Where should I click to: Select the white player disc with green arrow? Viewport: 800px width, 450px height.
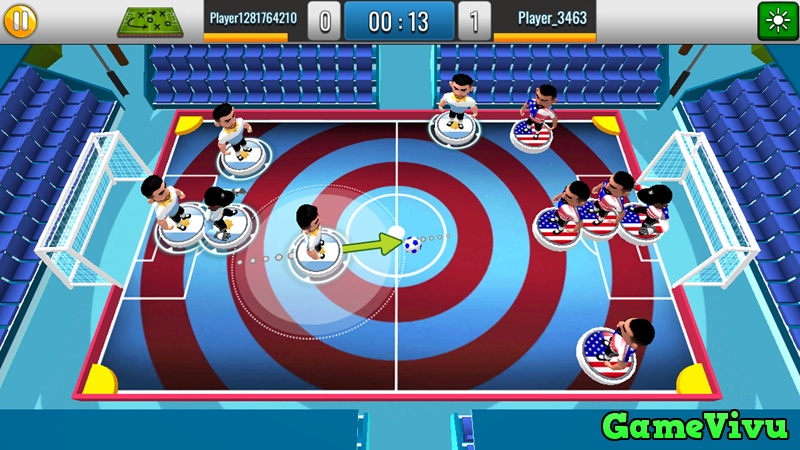(313, 252)
